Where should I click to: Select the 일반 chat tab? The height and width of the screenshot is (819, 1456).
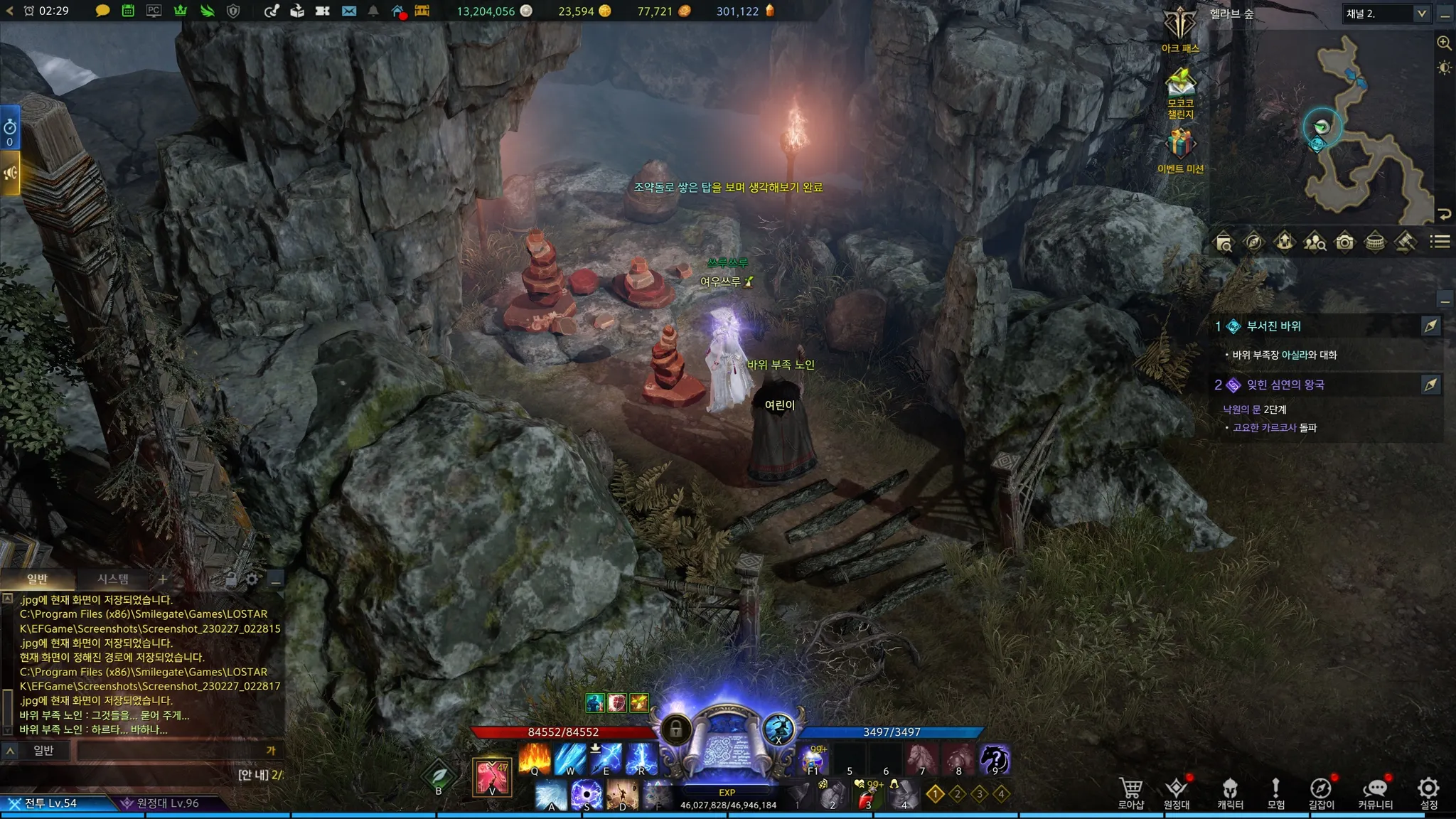pyautogui.click(x=37, y=579)
